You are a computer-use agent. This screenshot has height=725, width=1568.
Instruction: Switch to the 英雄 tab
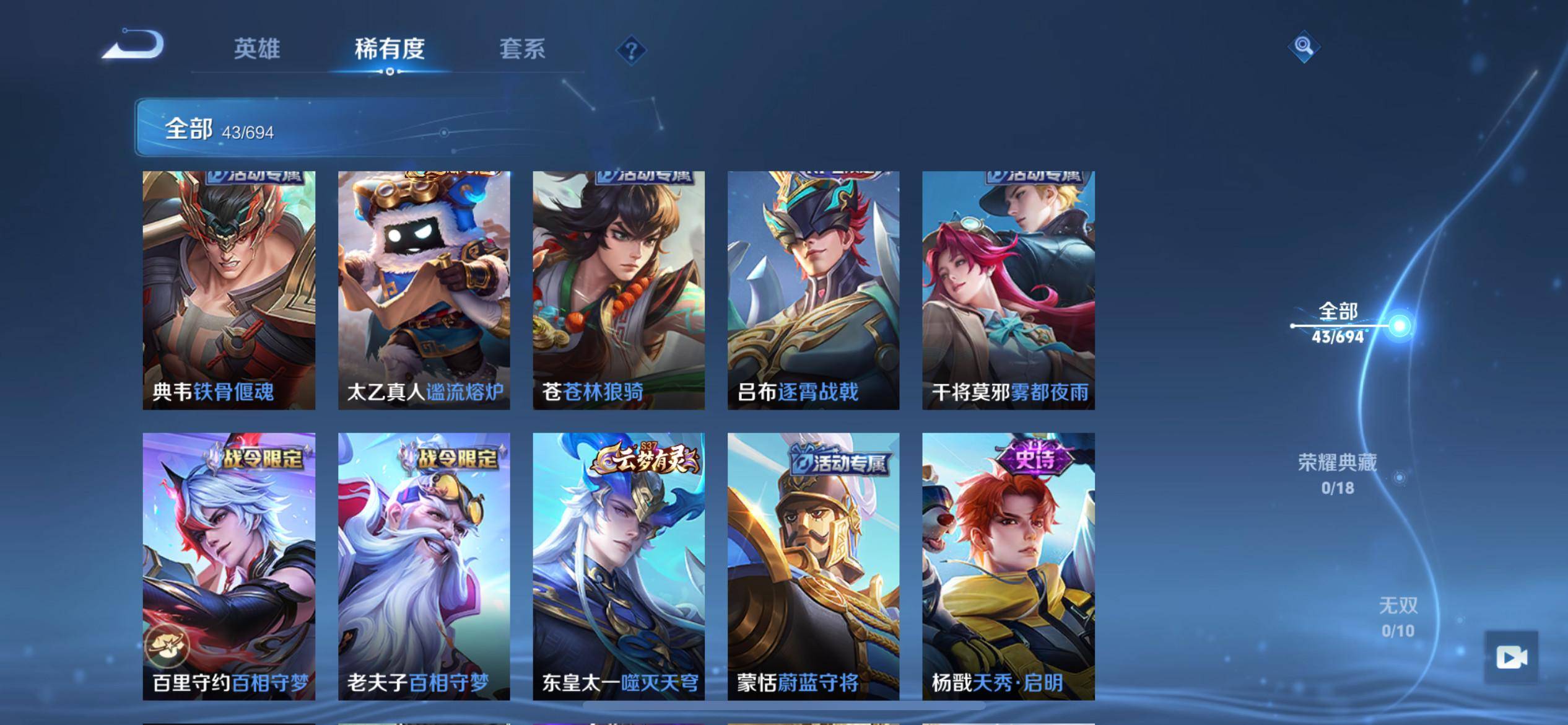coord(257,49)
